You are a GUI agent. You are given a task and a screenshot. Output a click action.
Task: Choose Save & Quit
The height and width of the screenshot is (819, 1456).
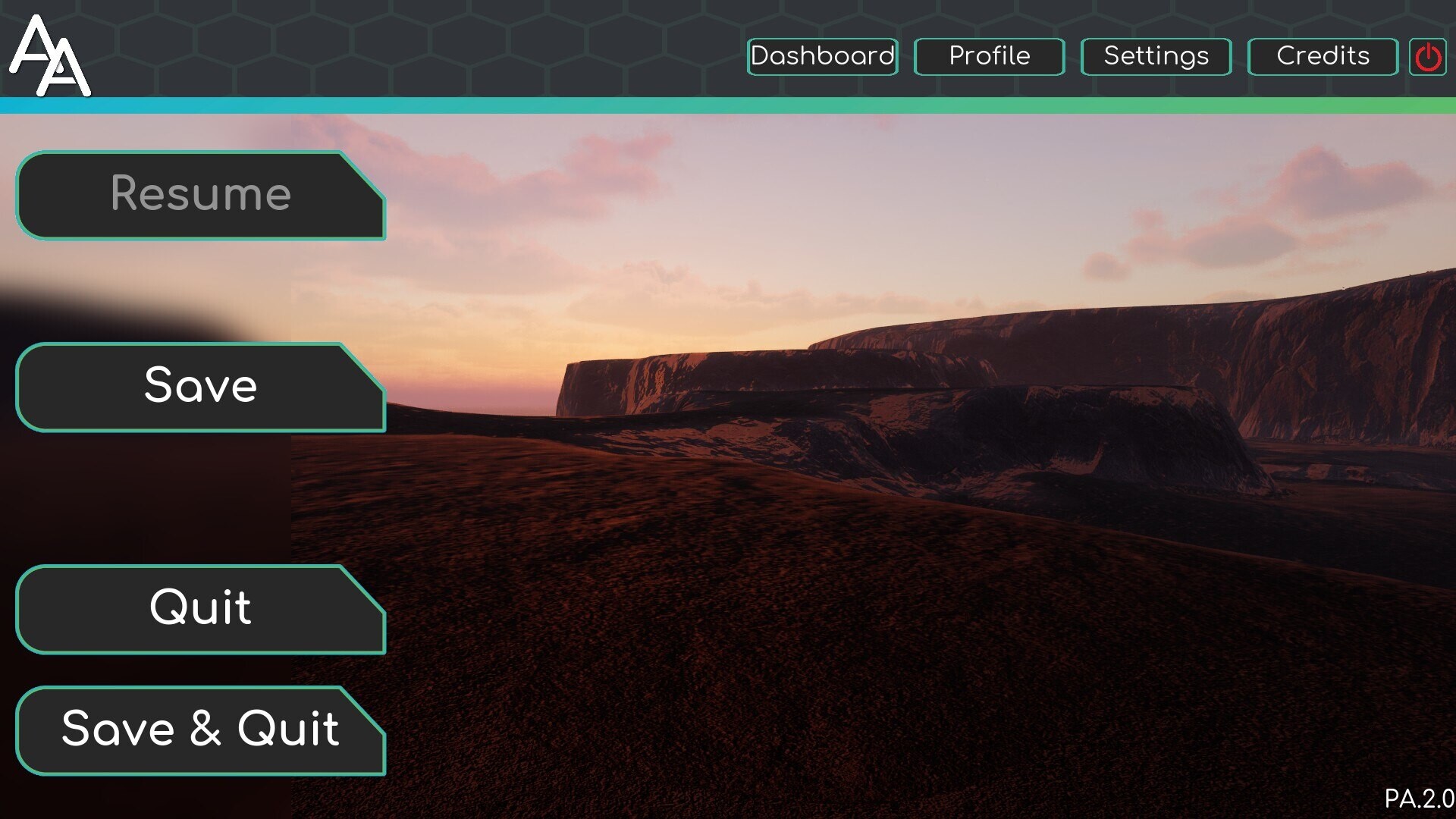tap(199, 730)
